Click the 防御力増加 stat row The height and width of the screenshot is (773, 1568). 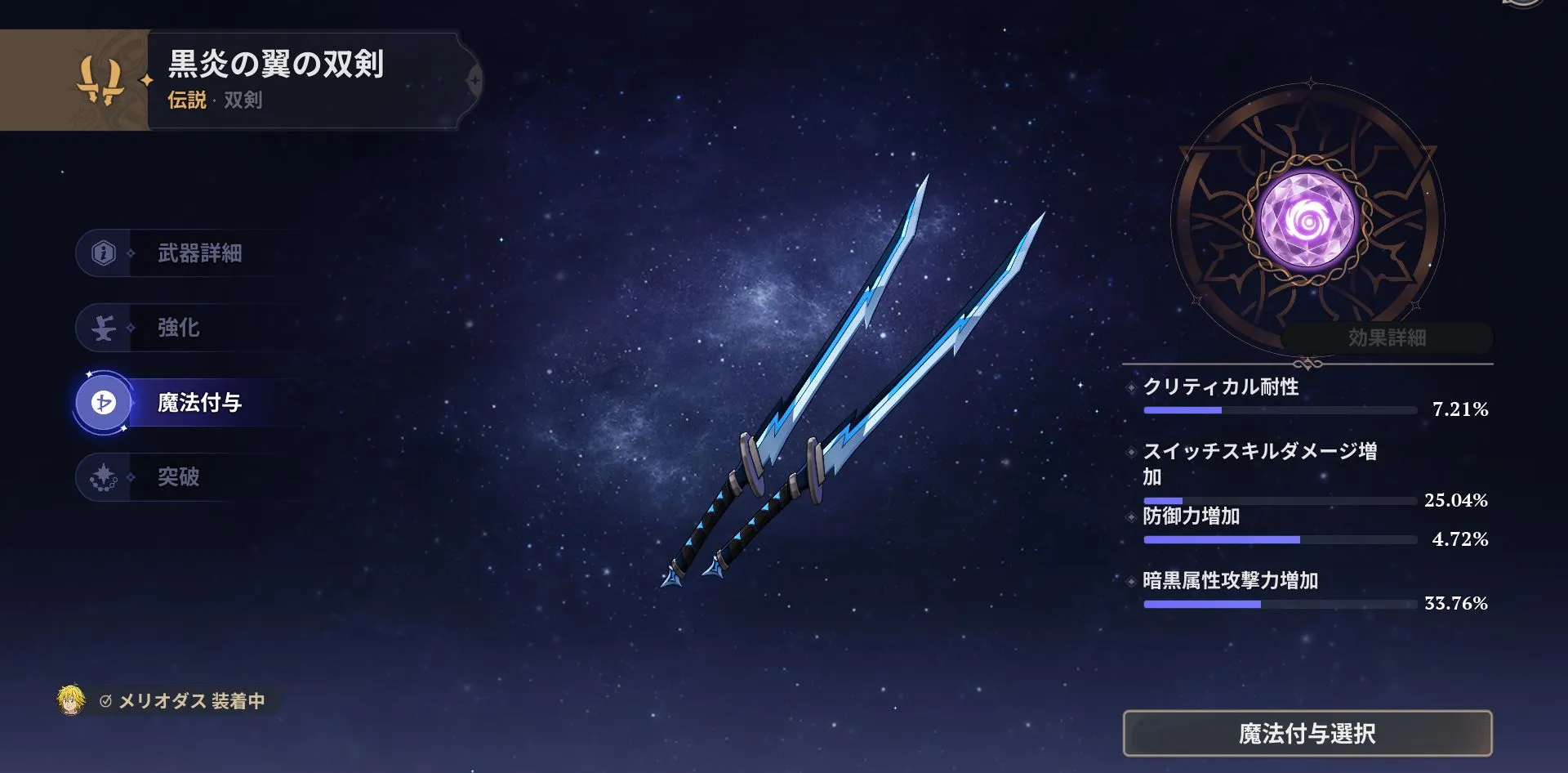point(1307,526)
